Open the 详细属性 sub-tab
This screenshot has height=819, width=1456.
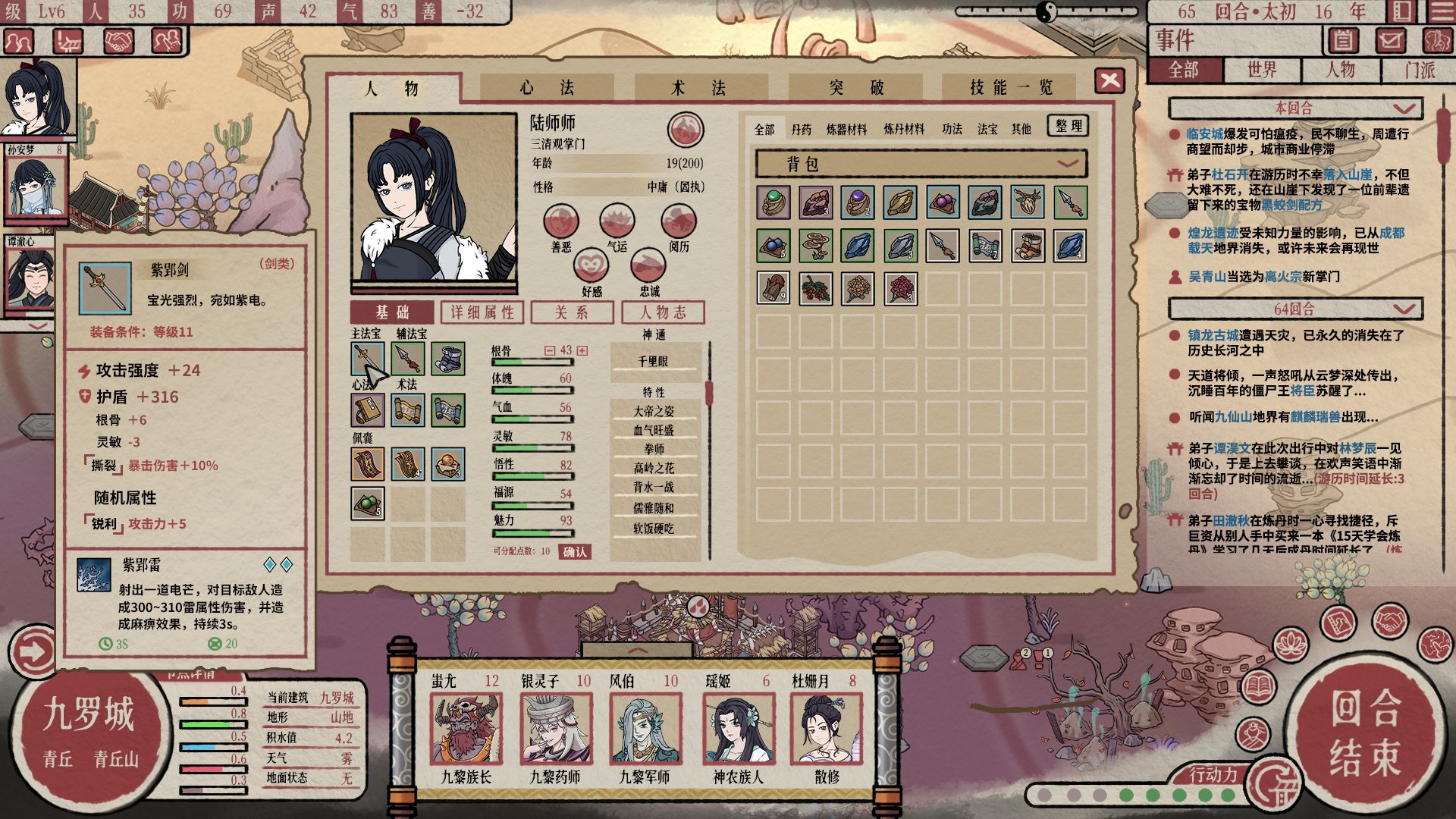pyautogui.click(x=482, y=312)
